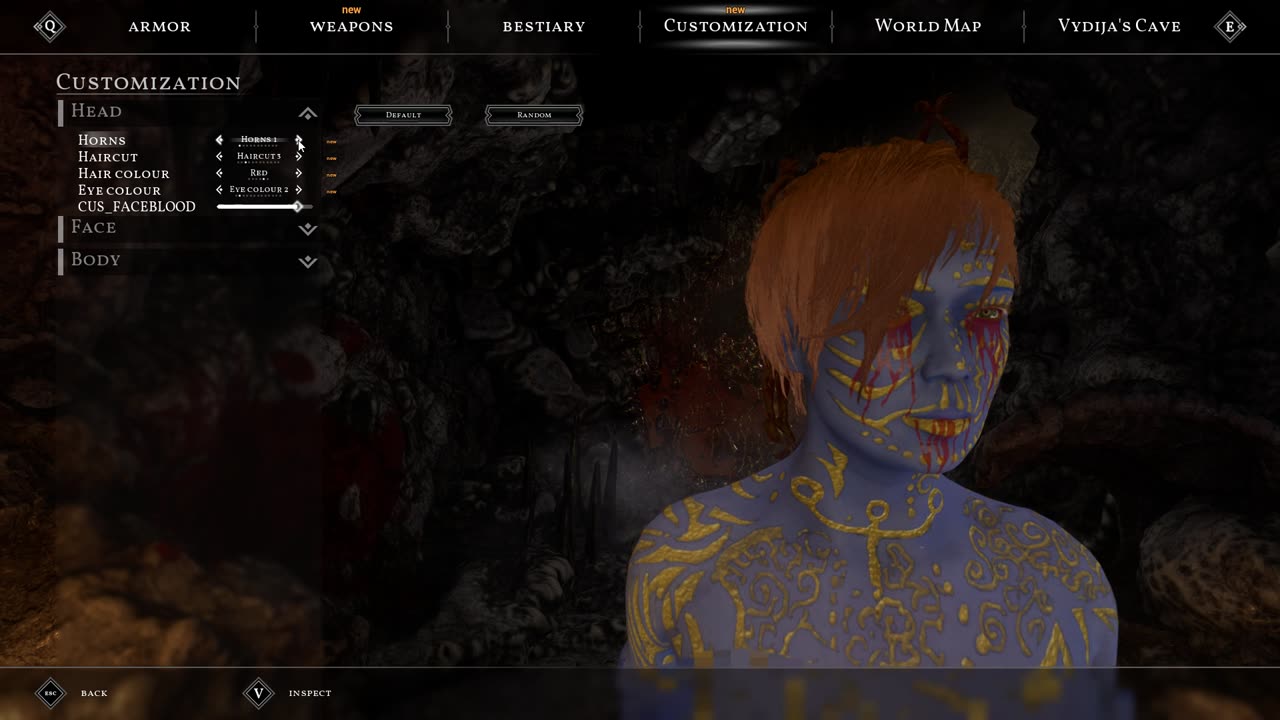Randomize appearance with the Random button
Screen dimensions: 1280x720
coord(534,115)
